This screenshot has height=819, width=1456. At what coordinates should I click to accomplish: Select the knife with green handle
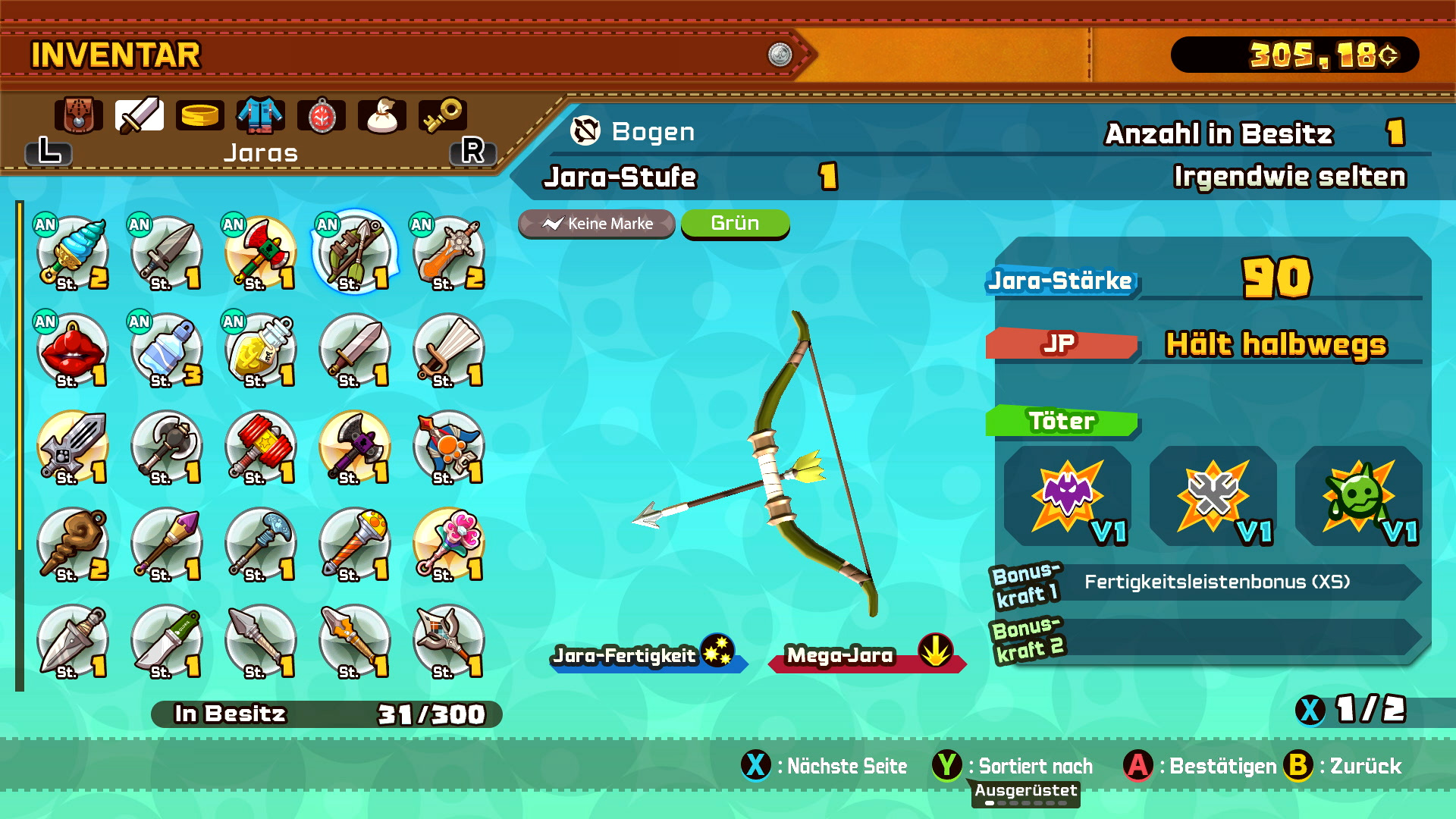[166, 641]
